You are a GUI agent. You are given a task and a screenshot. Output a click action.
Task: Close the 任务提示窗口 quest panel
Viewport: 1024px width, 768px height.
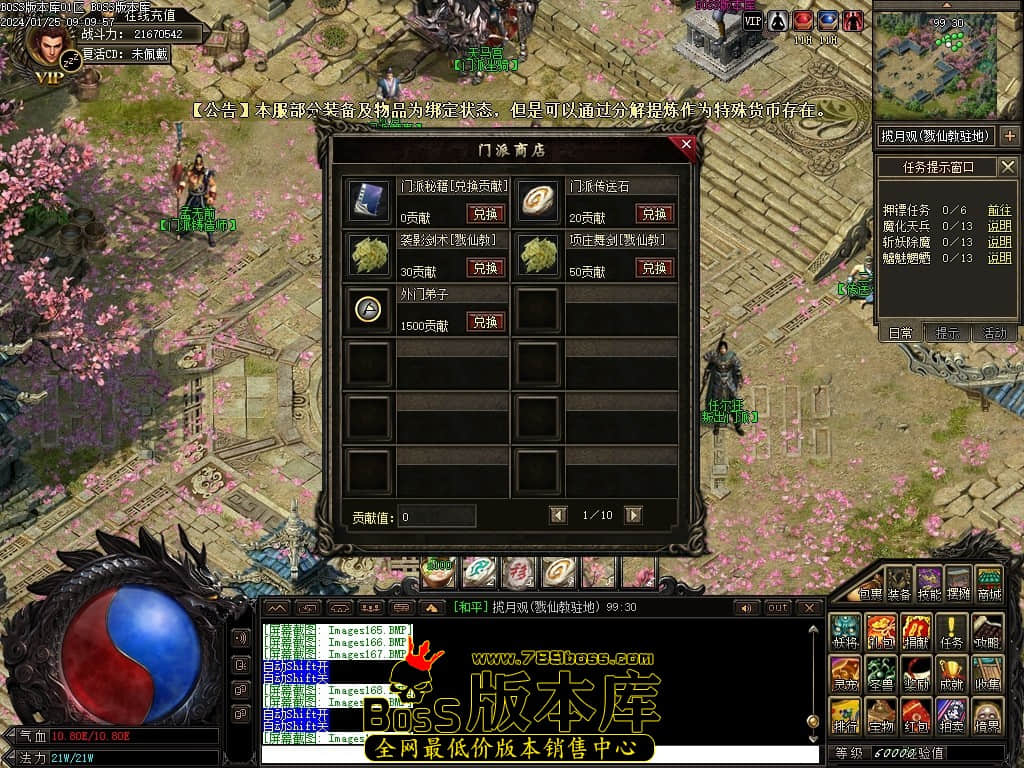[1007, 167]
